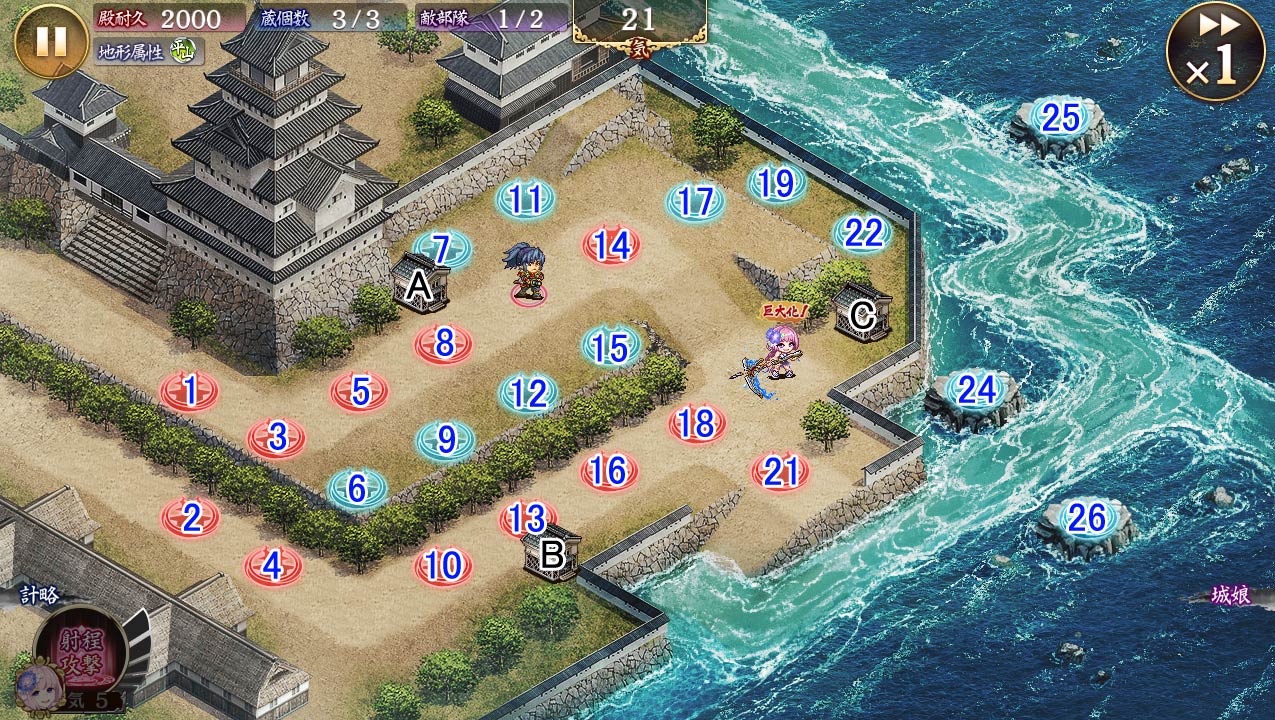Toggle the x1 game speed button
Screen dimensions: 1275x720
[x=1214, y=52]
